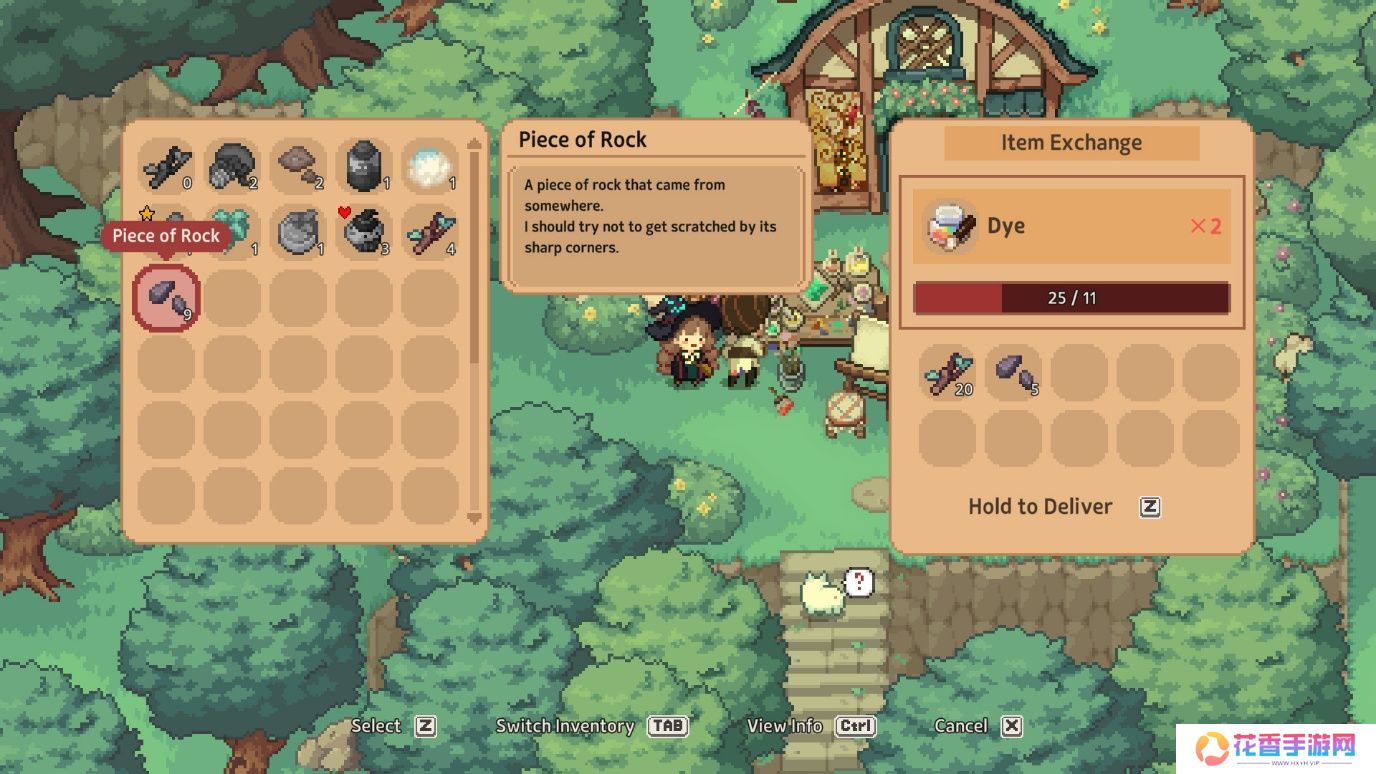The width and height of the screenshot is (1376, 774).
Task: Choose the round grey stone item
Action: [x=298, y=232]
